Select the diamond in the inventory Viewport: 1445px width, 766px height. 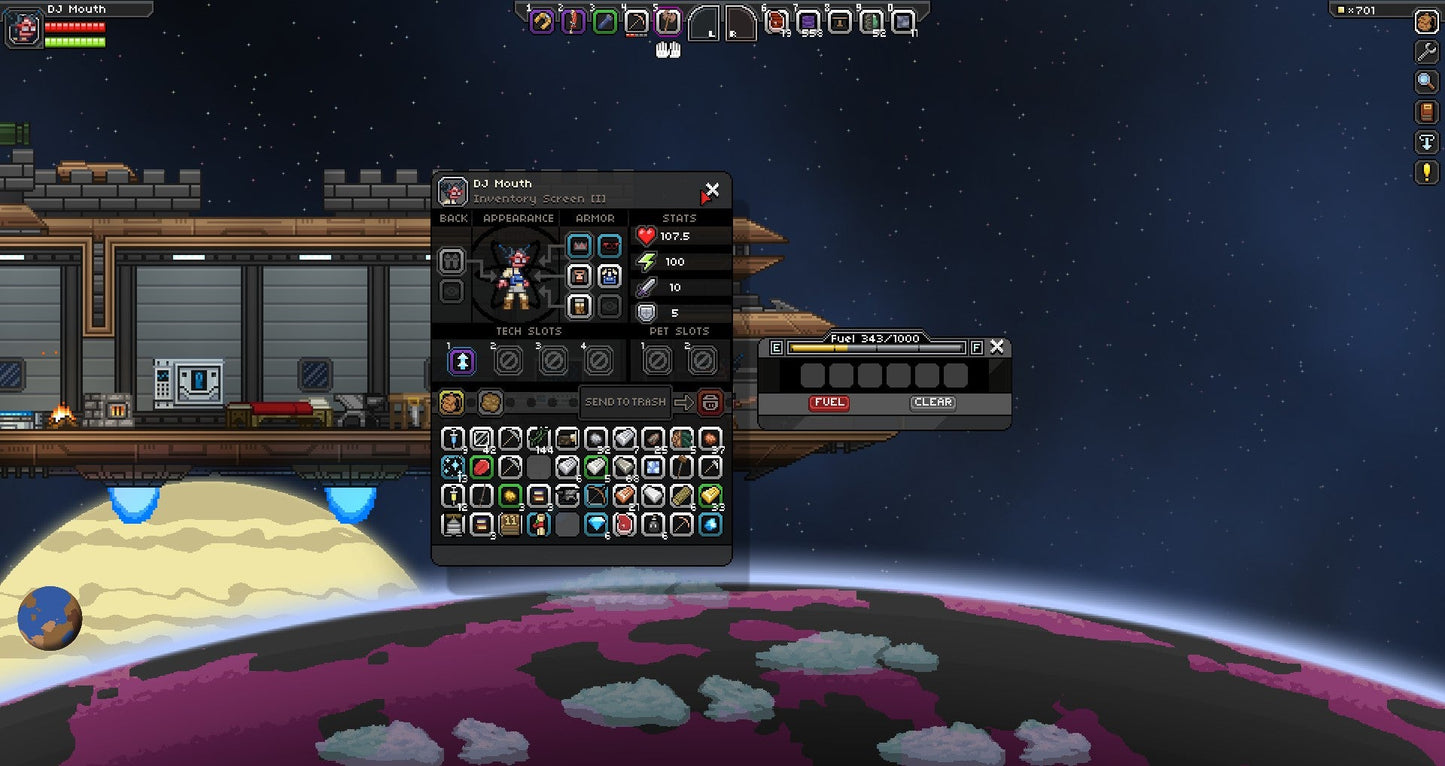tap(596, 524)
